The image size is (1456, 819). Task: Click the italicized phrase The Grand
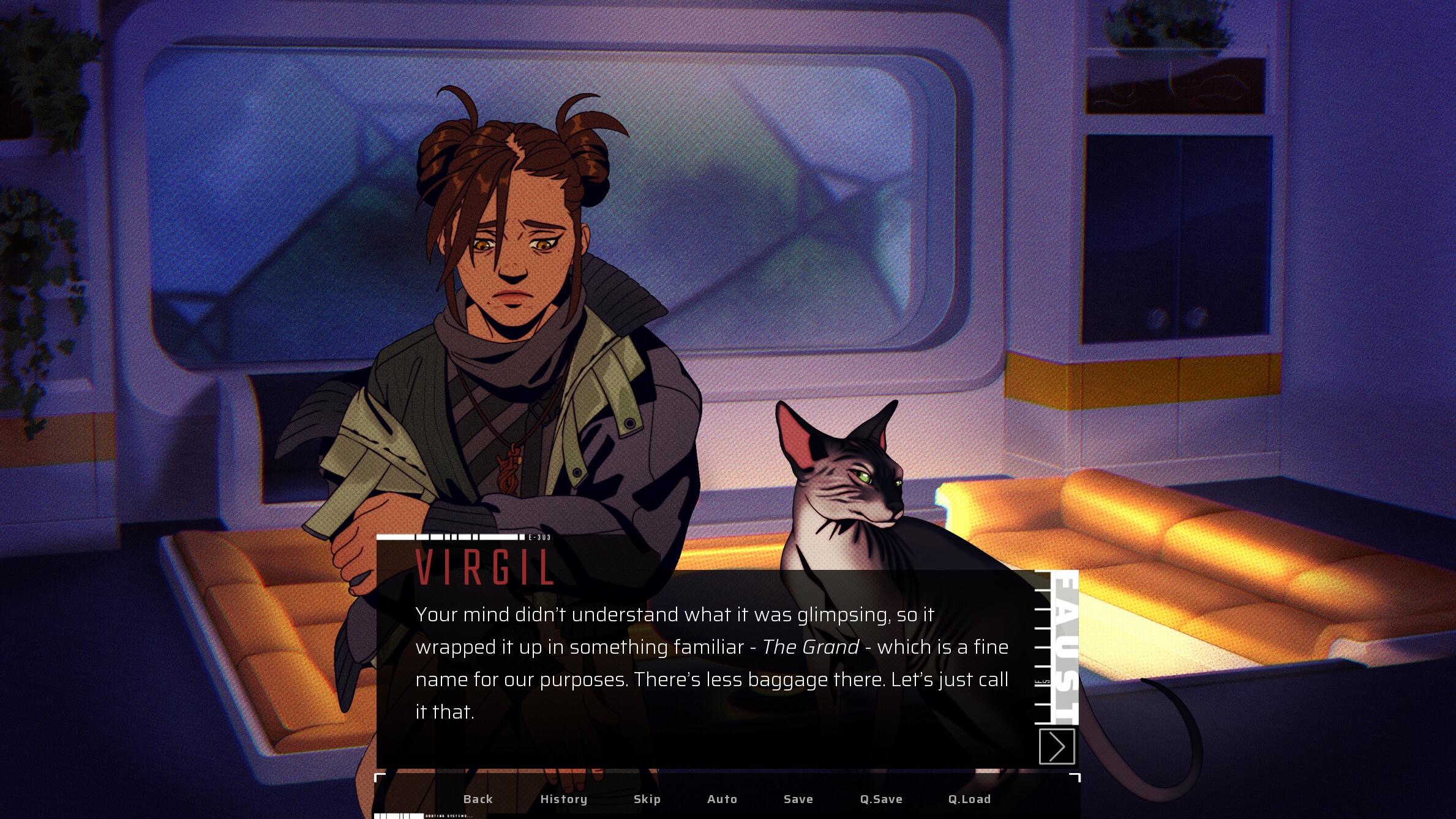[x=811, y=647]
